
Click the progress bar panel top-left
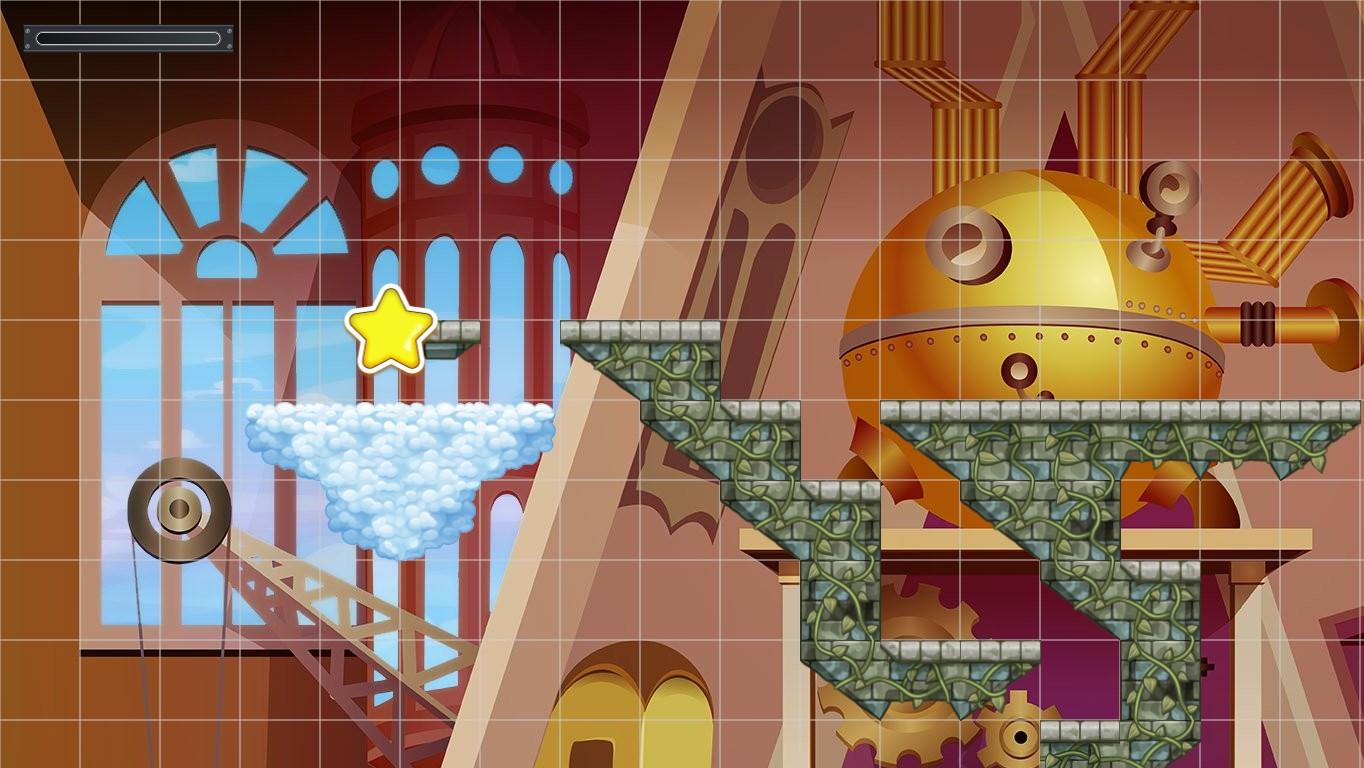[x=128, y=38]
